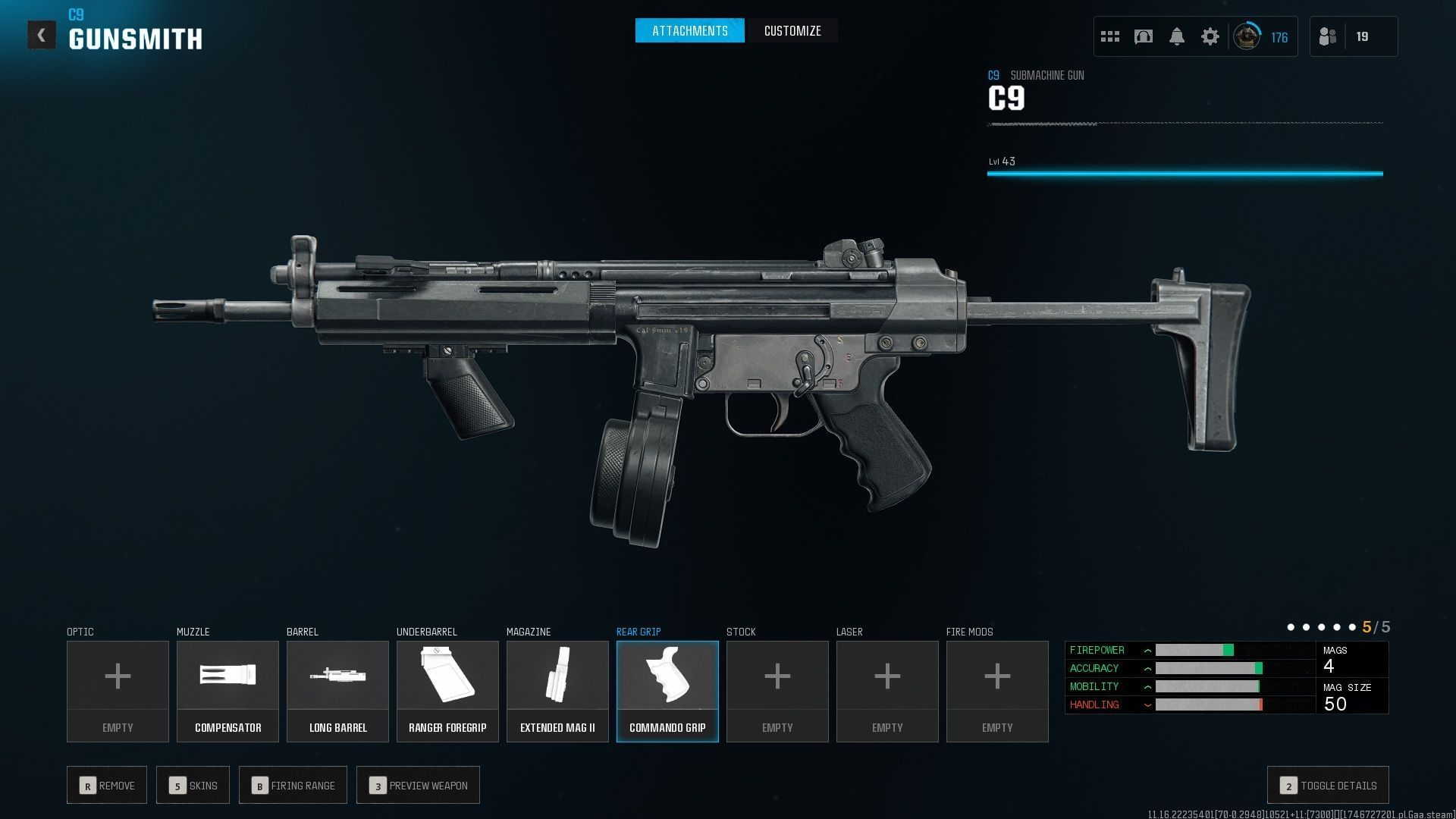Select the Ranger Foregrip underbarrel slot
Screen dimensions: 1456x819
pyautogui.click(x=447, y=691)
